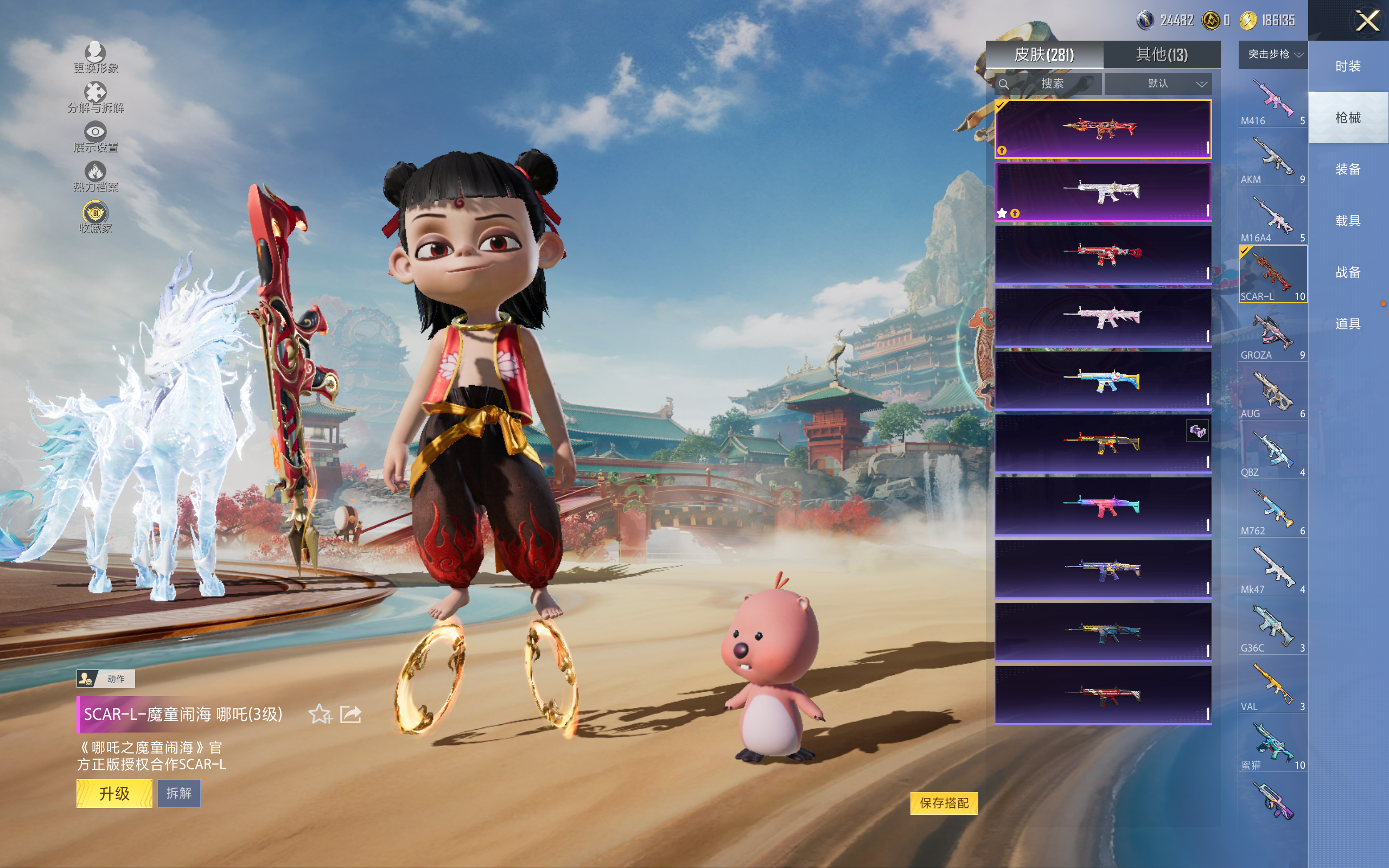Upgrade the skin with 升级 button
Viewport: 1389px width, 868px height.
click(x=114, y=793)
